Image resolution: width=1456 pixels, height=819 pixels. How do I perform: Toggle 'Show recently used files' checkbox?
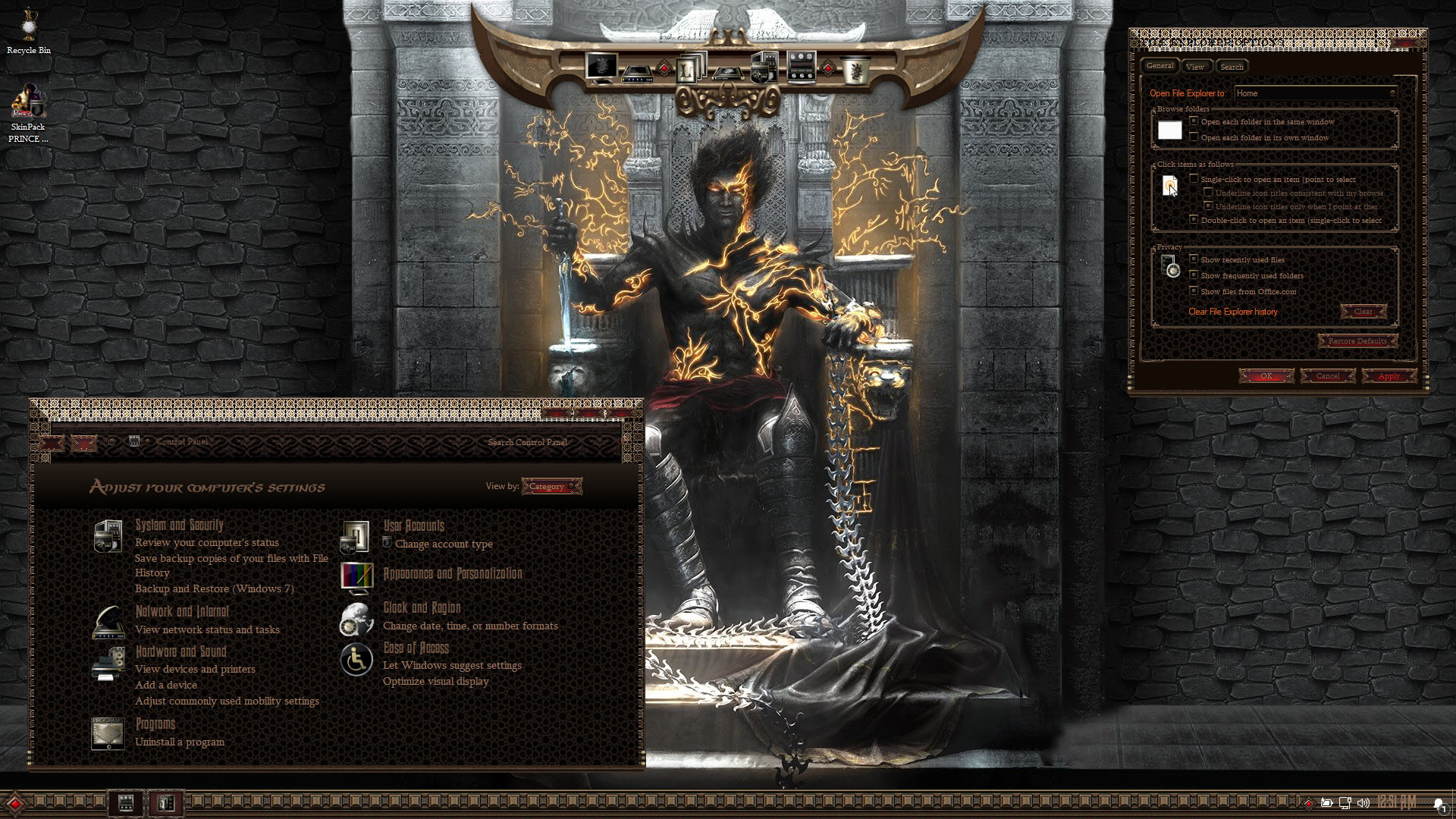(1194, 259)
